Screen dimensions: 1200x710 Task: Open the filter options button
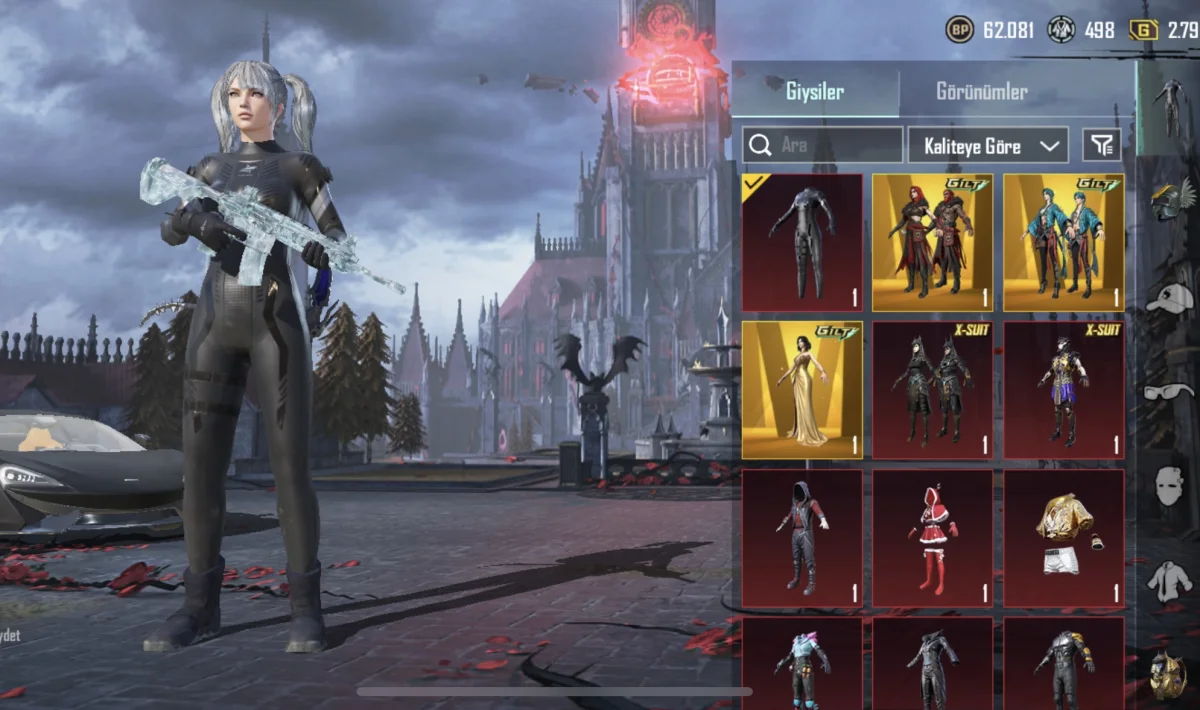tap(1101, 146)
